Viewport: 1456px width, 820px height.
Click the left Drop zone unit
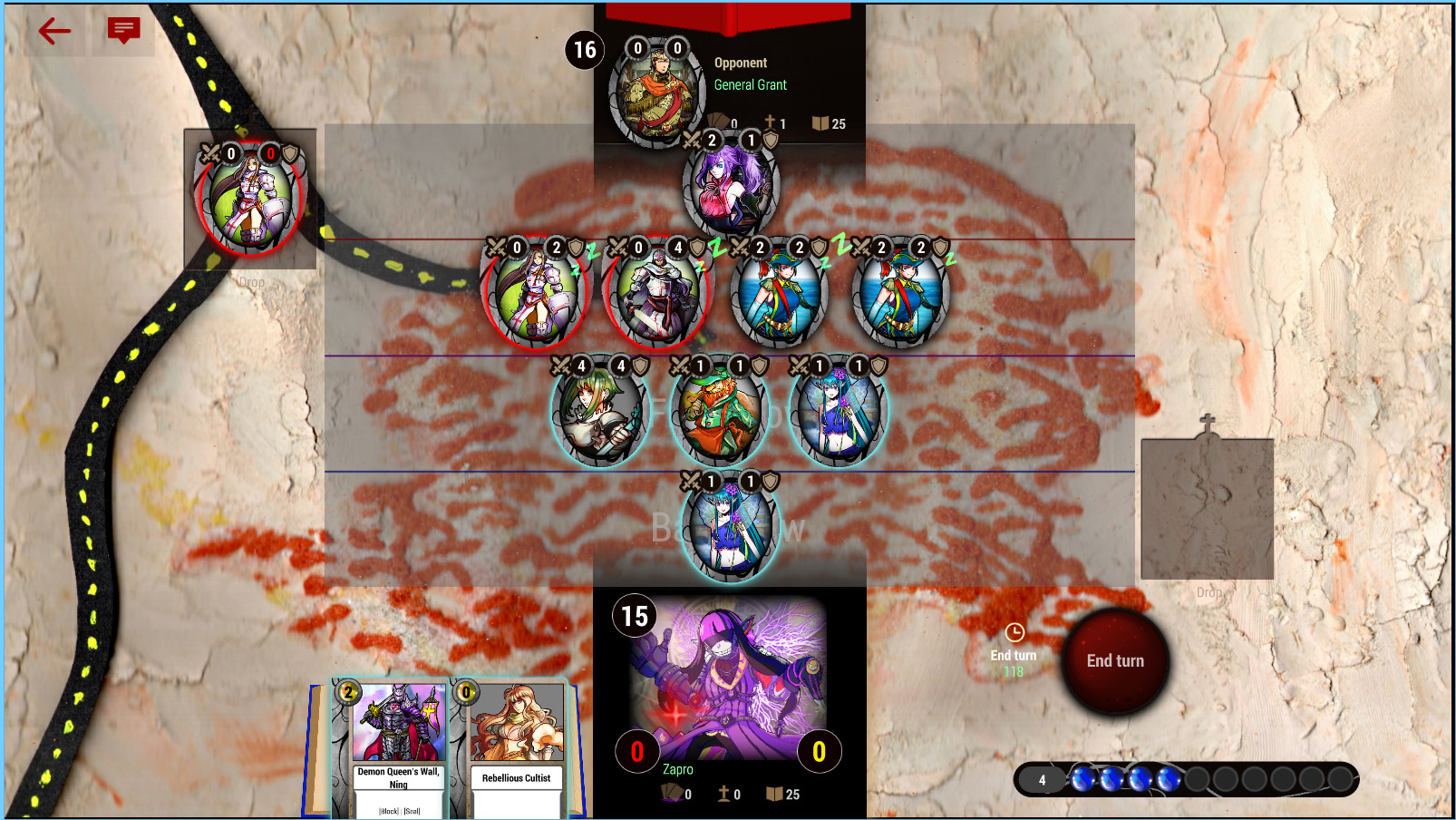(249, 200)
